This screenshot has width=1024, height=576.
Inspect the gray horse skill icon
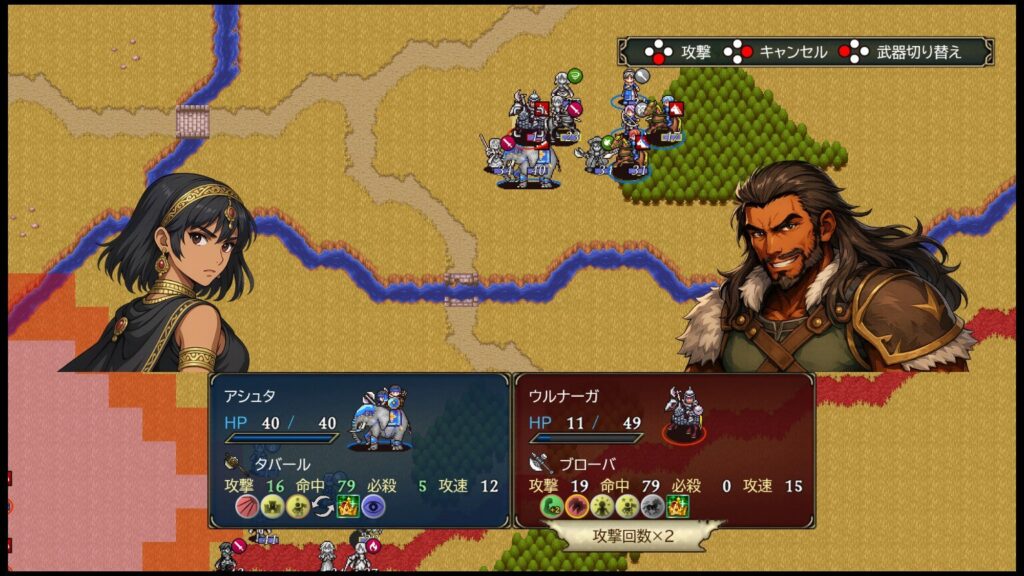(x=653, y=507)
